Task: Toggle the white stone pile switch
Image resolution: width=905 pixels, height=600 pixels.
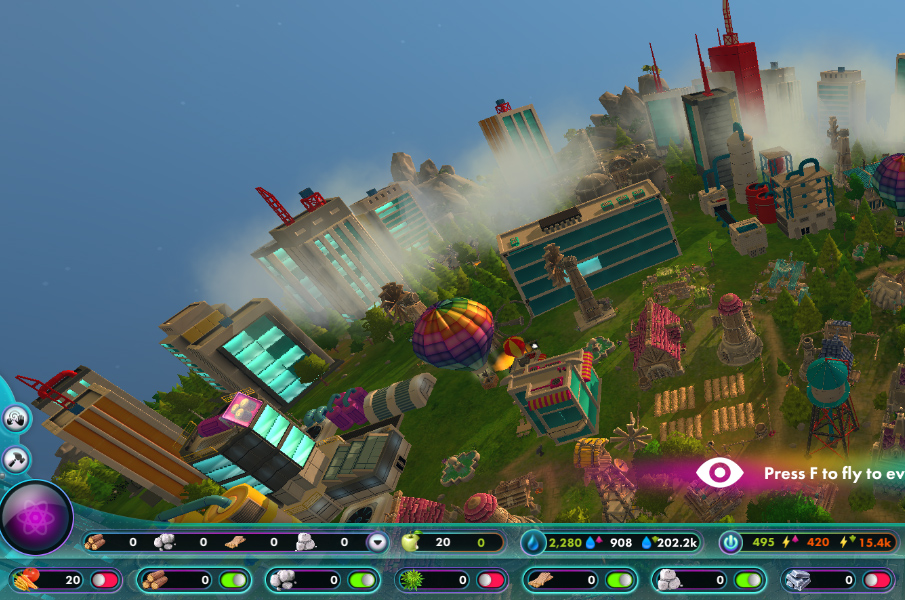Action: click(x=361, y=580)
